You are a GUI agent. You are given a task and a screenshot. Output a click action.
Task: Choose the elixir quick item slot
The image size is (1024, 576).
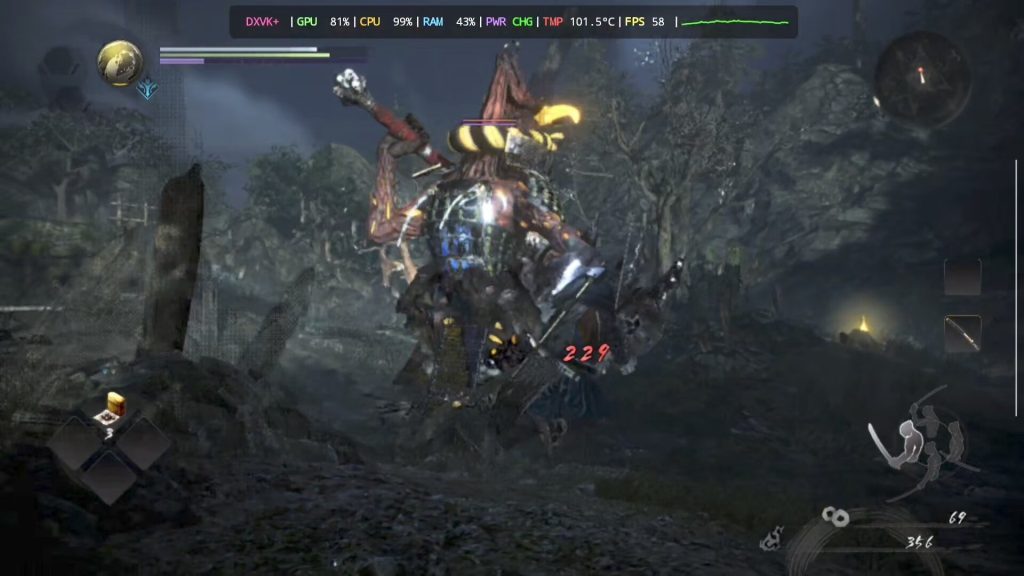pos(111,409)
